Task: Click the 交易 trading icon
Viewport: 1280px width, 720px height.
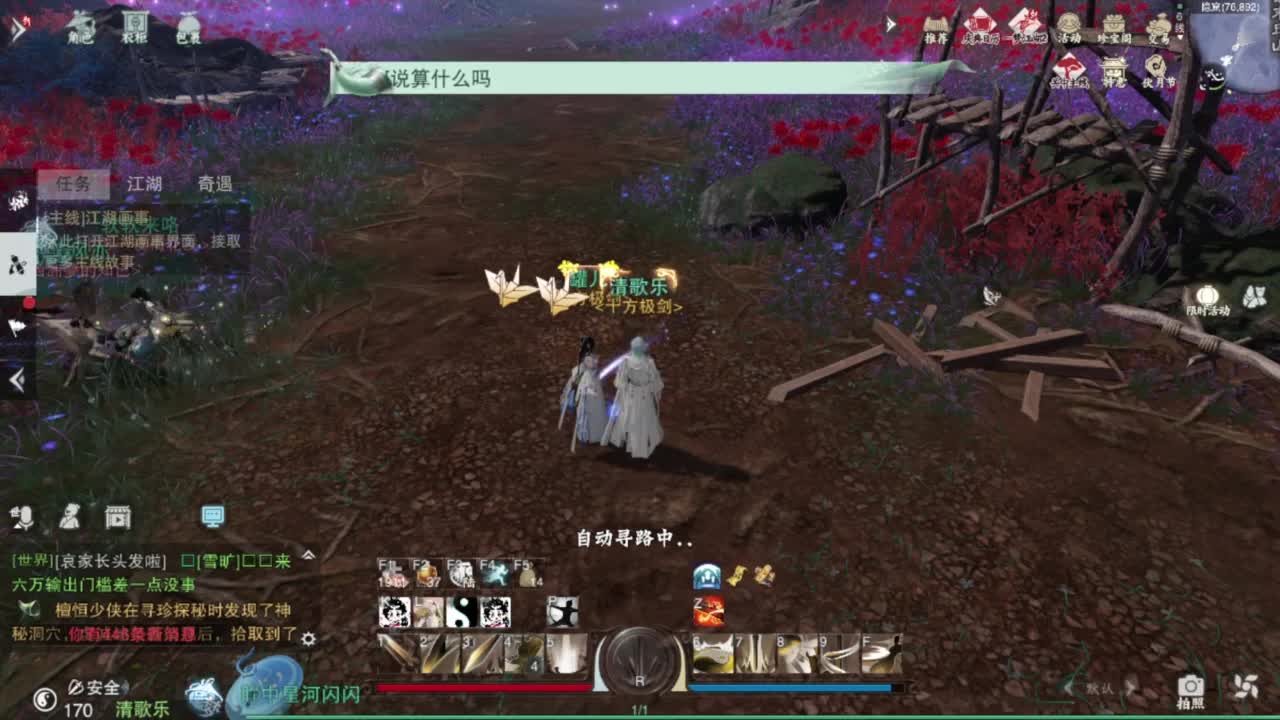Action: (1160, 23)
